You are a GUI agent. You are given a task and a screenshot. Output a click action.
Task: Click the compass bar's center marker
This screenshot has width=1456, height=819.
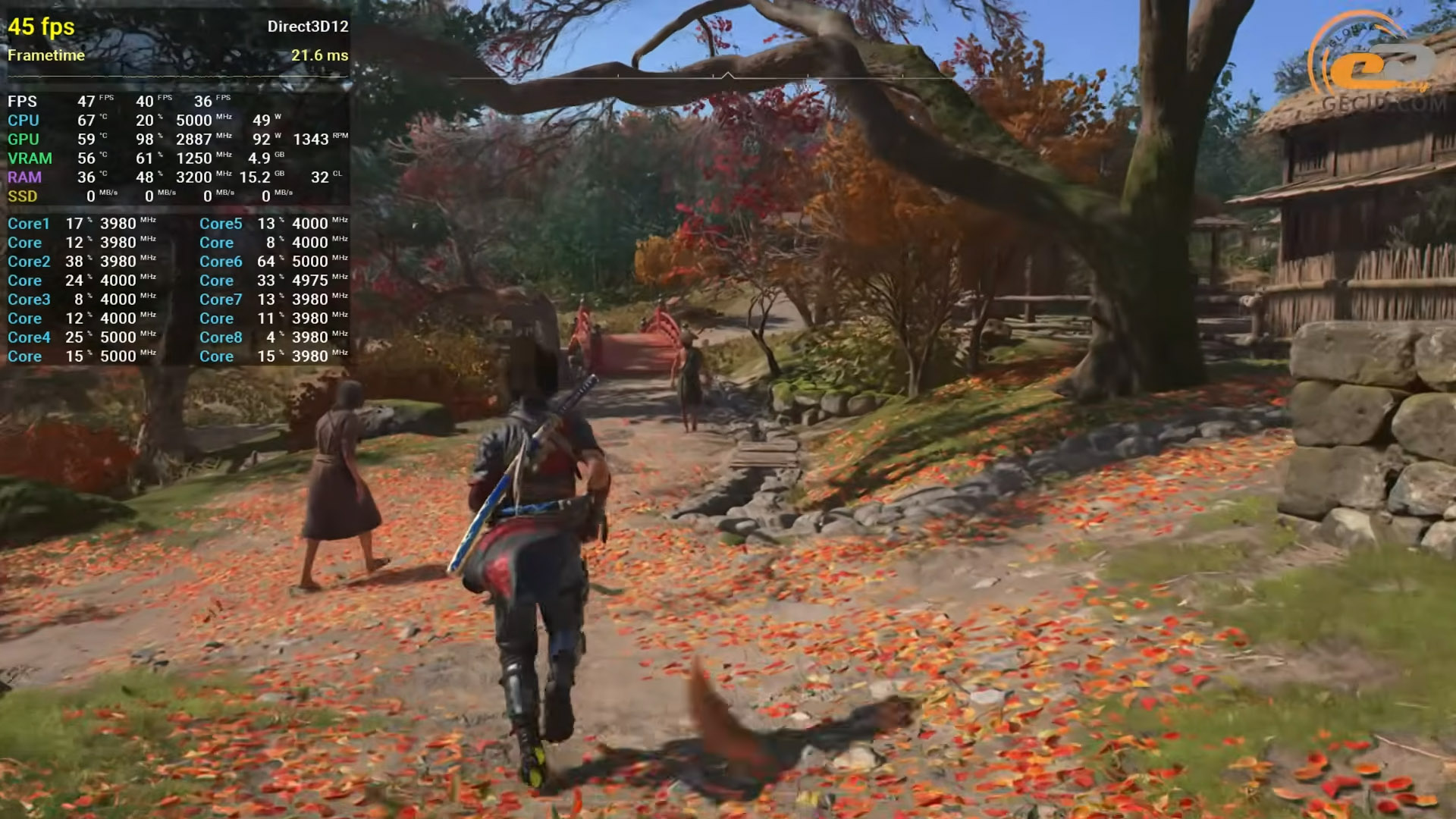coord(727,76)
